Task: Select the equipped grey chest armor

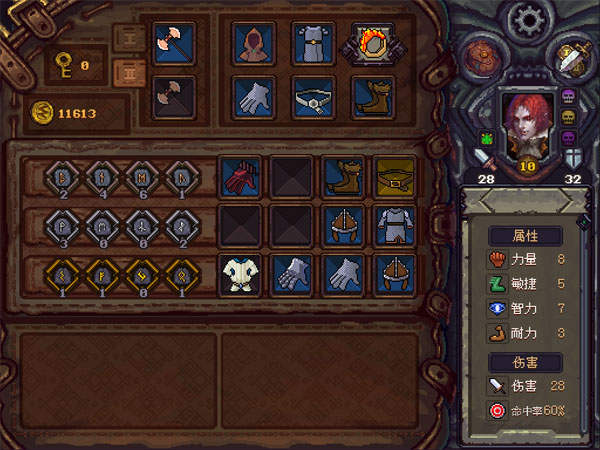Action: pyautogui.click(x=313, y=43)
